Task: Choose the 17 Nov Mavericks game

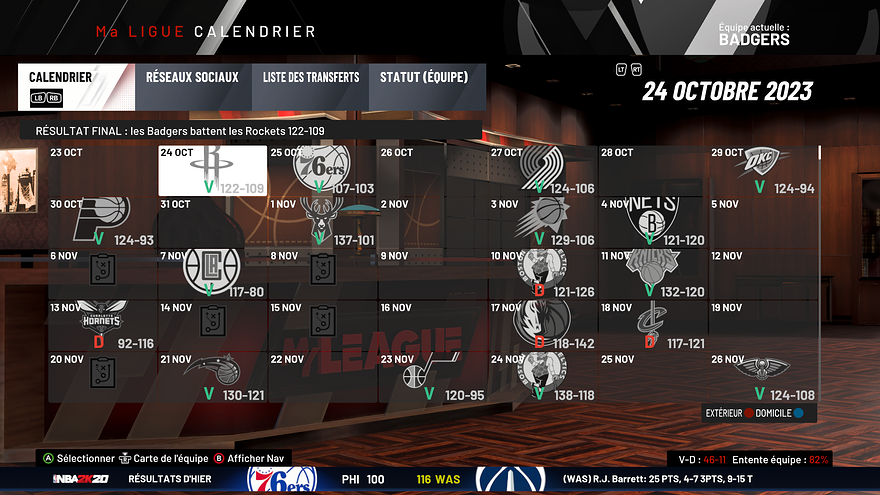Action: click(543, 325)
